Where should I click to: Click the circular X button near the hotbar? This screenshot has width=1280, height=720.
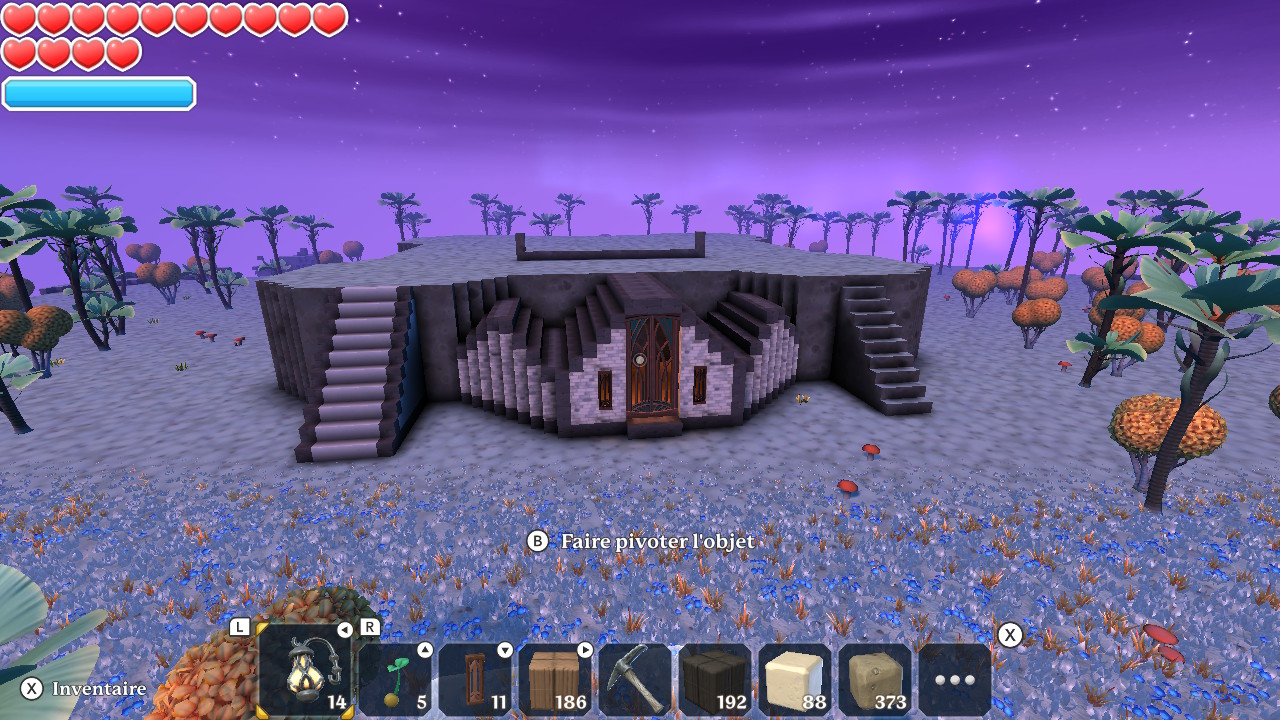click(1010, 634)
